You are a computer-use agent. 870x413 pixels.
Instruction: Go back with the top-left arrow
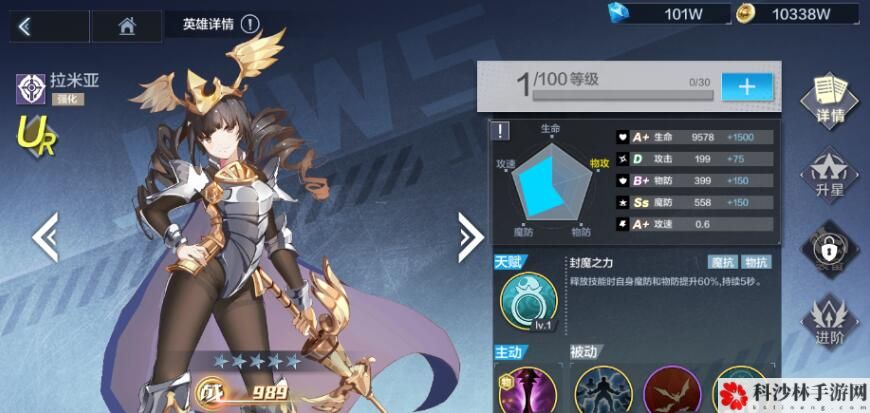pyautogui.click(x=25, y=26)
